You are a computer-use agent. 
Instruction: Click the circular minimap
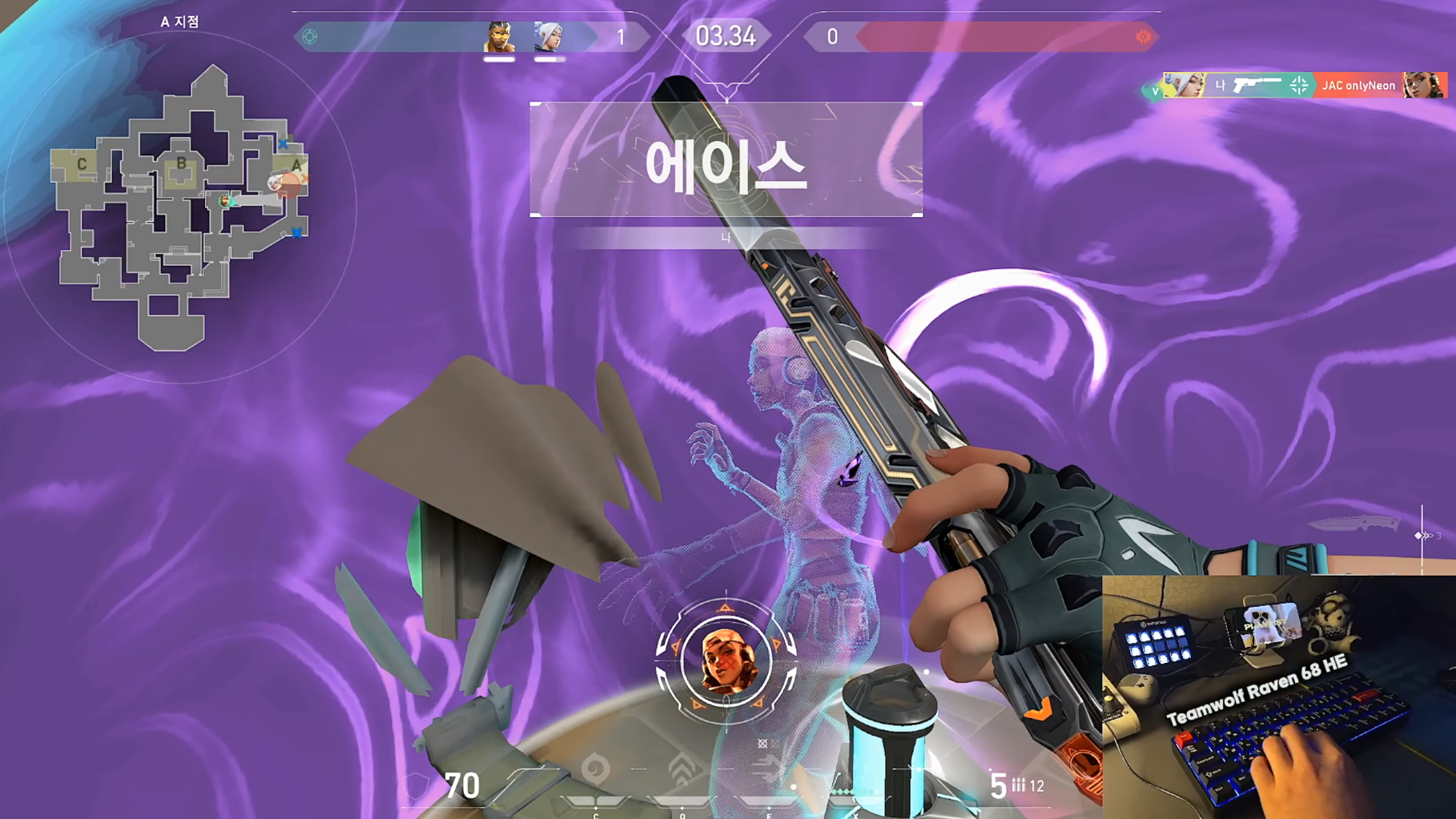(x=179, y=208)
